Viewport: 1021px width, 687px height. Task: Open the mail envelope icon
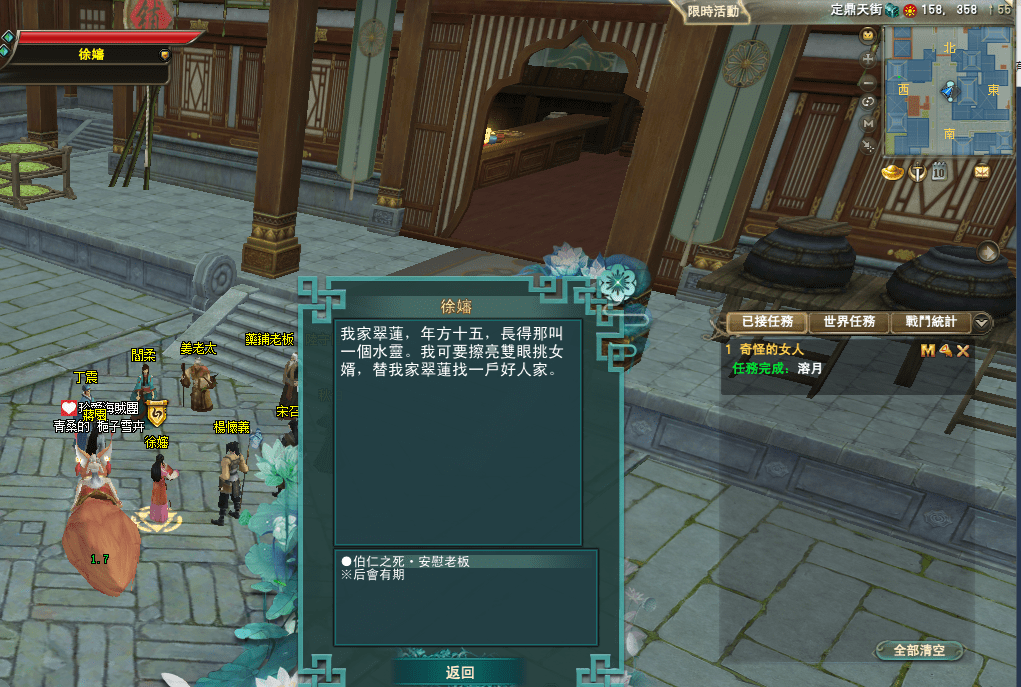coord(982,172)
